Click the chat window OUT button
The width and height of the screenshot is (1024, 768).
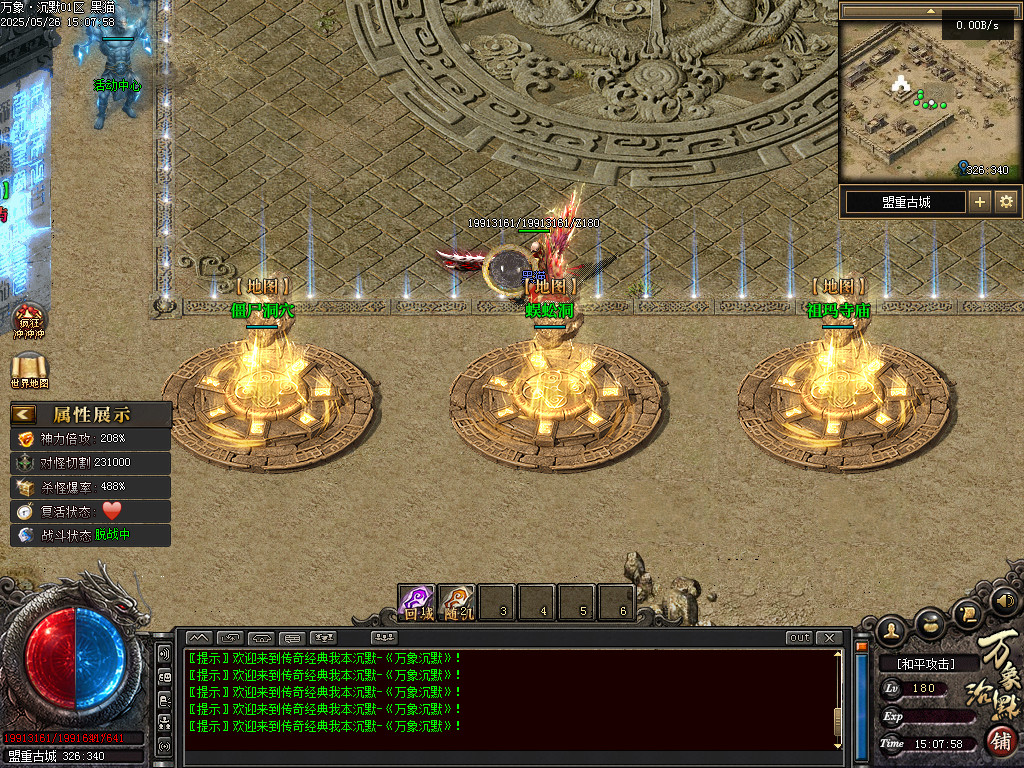click(x=800, y=638)
